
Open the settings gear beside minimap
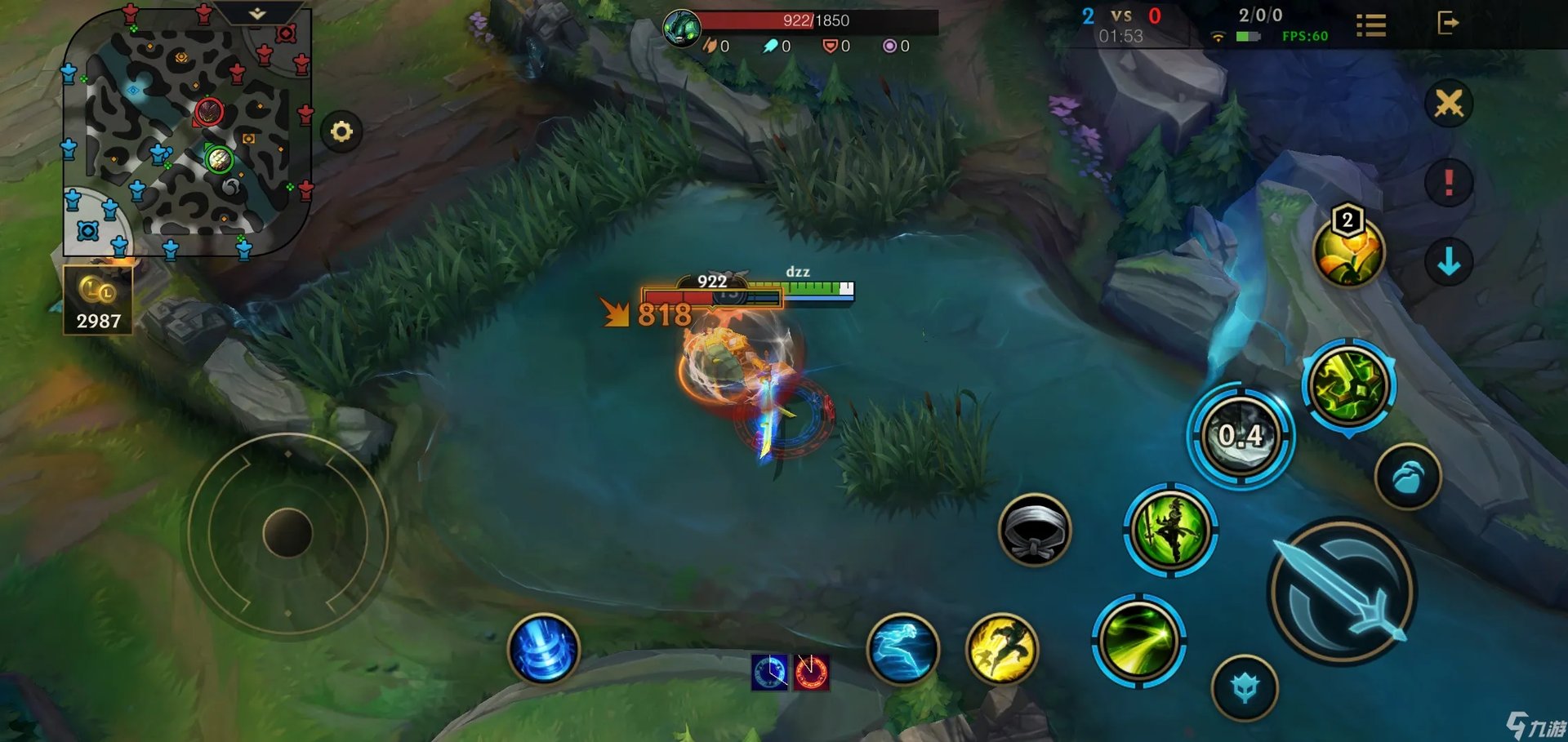(x=341, y=131)
